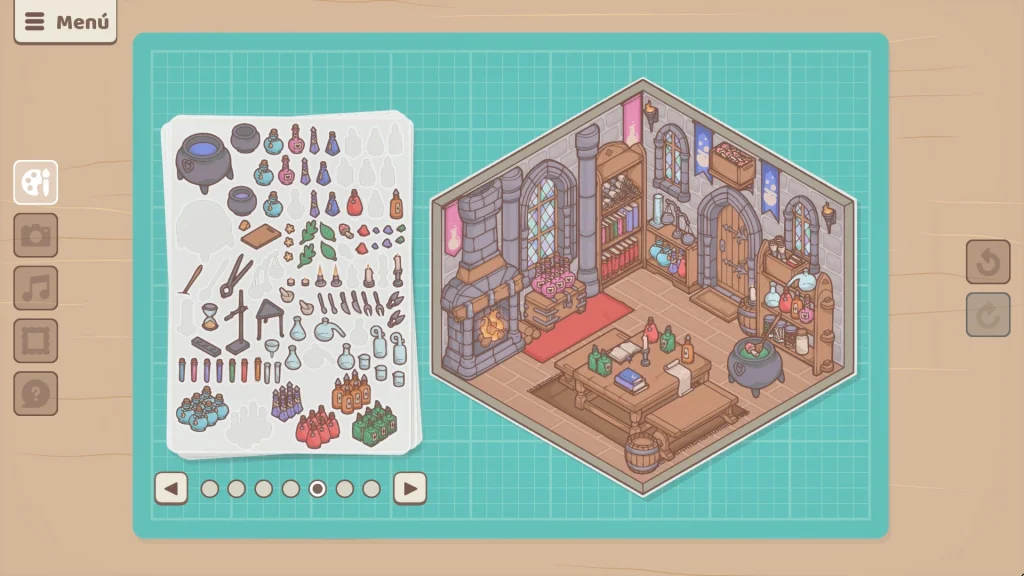Pick the small dark stool sticker
Screen dimensions: 1024x576
pyautogui.click(x=270, y=317)
